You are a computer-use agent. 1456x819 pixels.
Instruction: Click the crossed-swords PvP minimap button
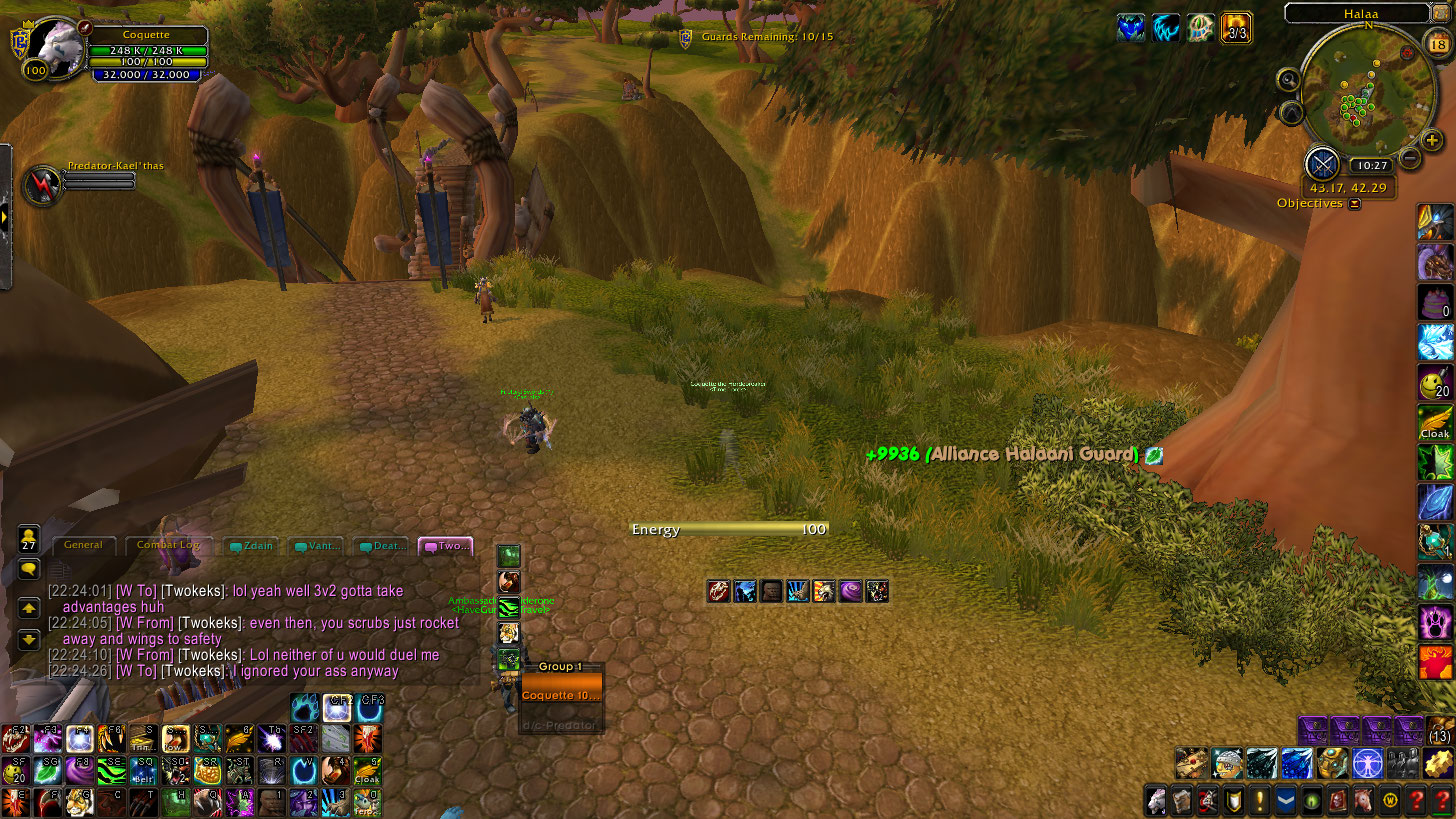[1322, 163]
